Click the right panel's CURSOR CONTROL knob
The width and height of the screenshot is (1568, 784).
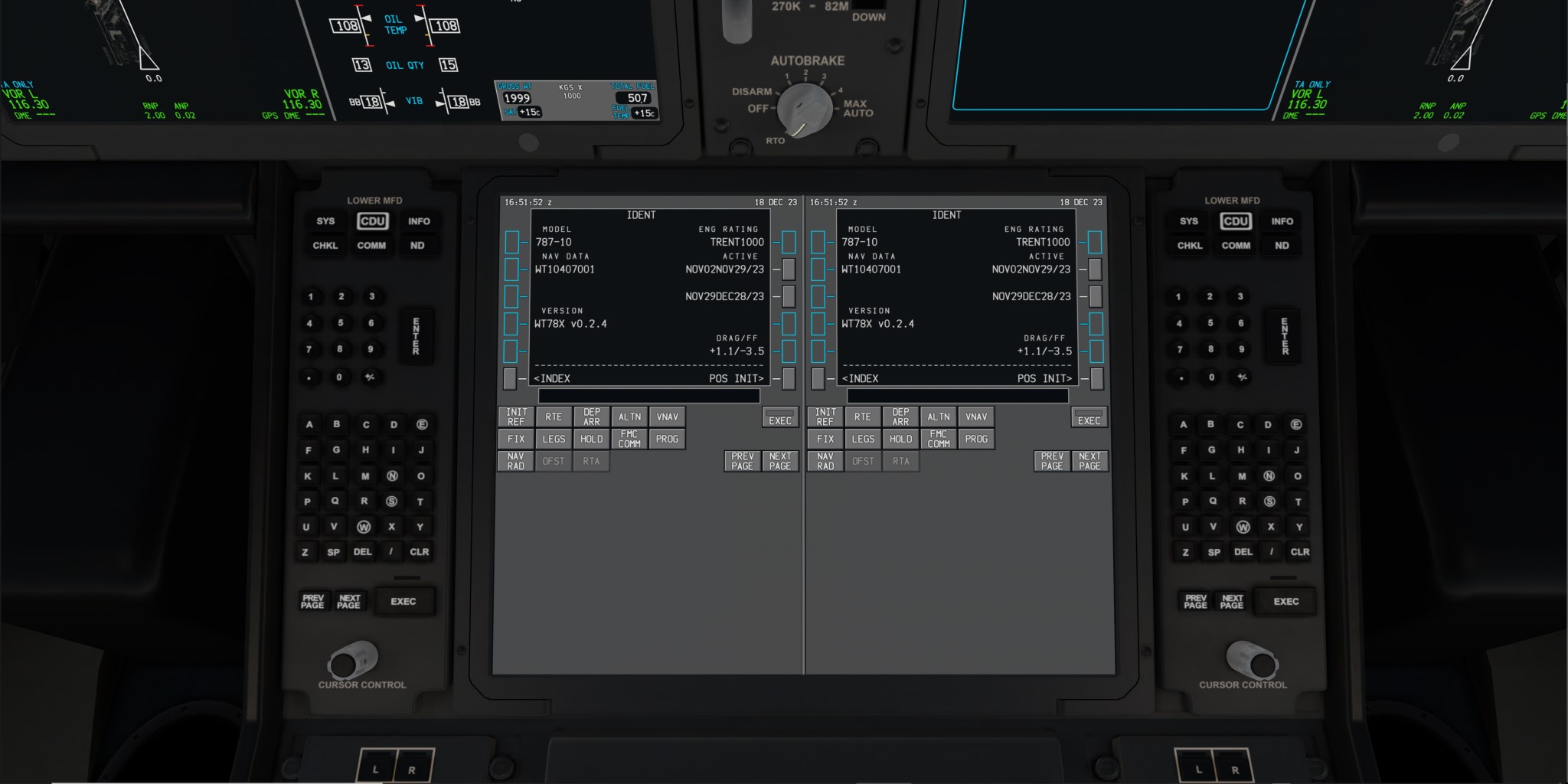(1251, 659)
